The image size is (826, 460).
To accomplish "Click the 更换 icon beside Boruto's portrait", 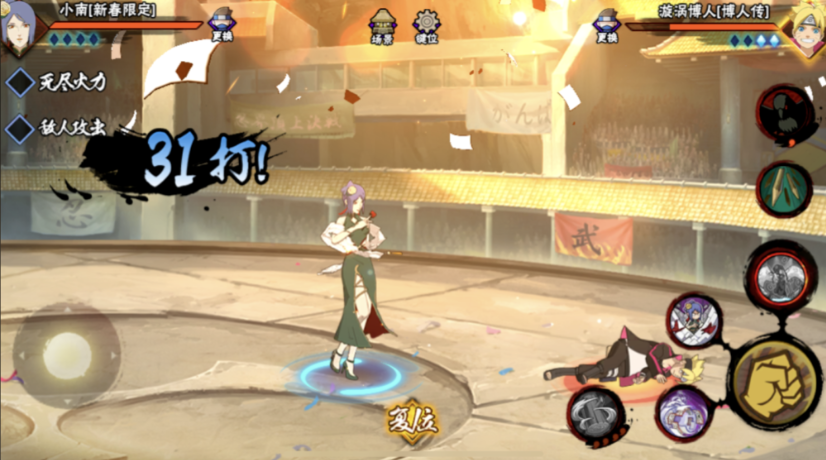I will coord(605,26).
